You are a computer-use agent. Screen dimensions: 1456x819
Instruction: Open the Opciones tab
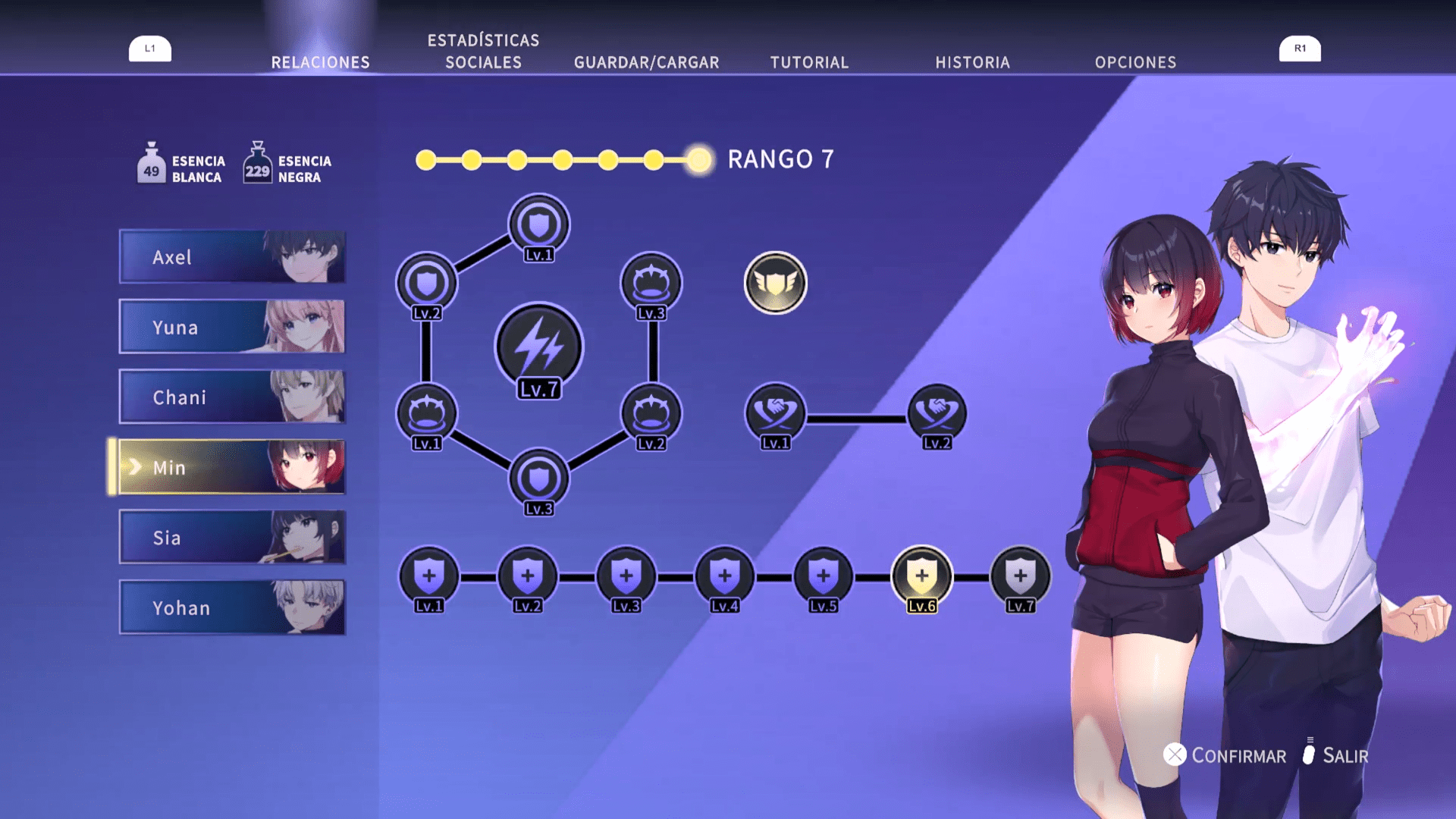[x=1135, y=62]
